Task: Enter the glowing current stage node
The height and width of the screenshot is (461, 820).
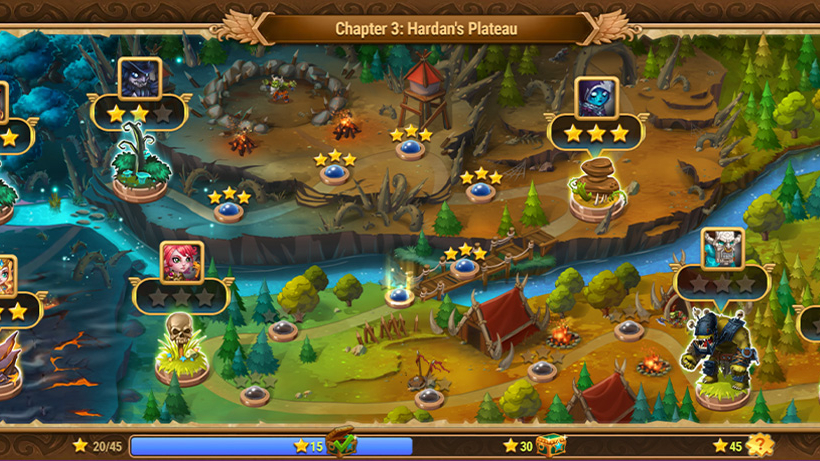Action: pos(400,295)
